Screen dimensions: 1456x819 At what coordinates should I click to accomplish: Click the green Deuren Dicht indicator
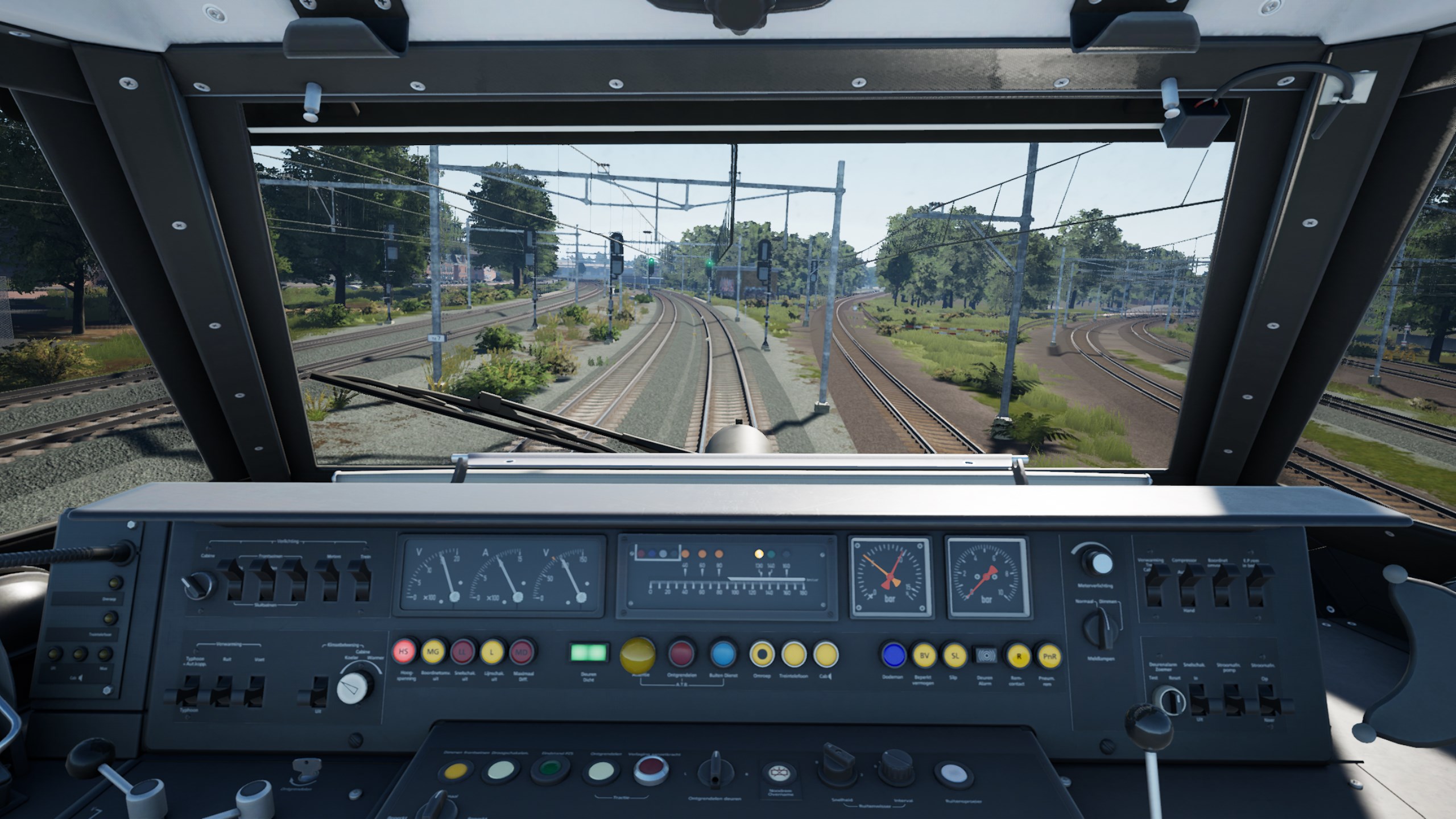589,652
